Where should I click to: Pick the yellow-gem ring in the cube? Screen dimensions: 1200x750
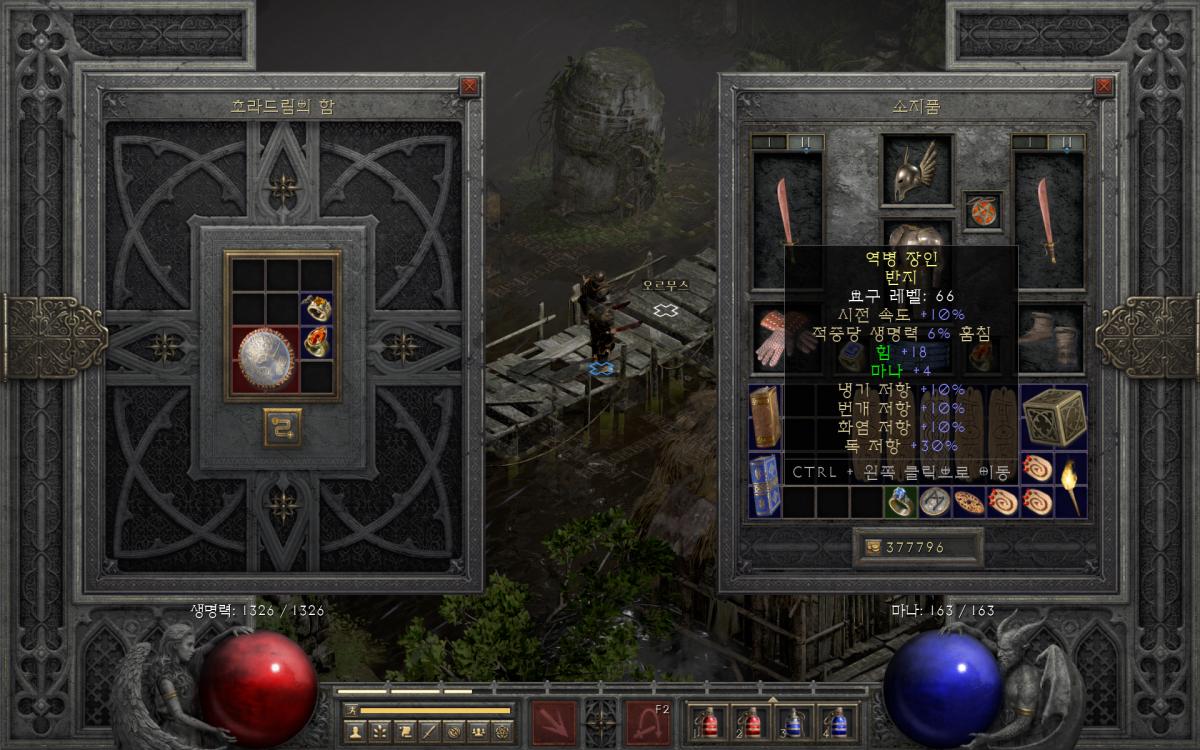click(x=317, y=308)
